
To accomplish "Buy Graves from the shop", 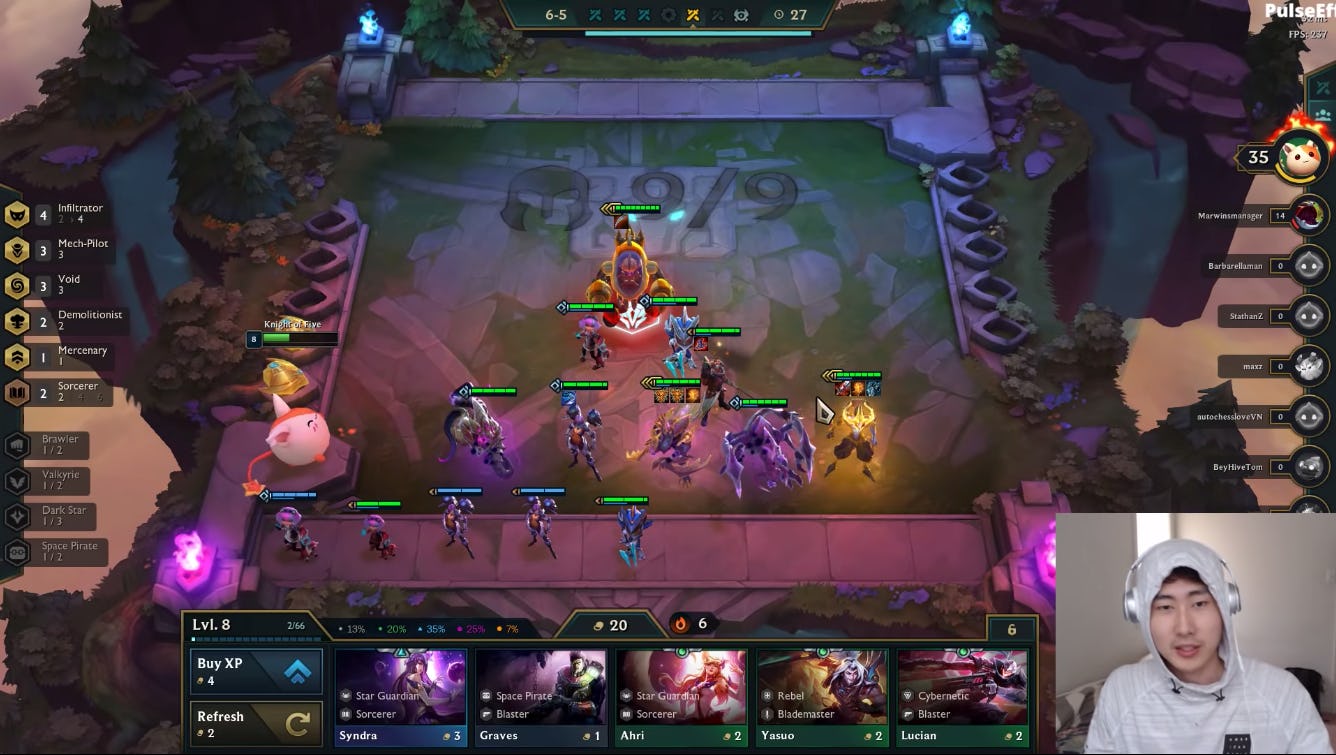I will pyautogui.click(x=540, y=697).
